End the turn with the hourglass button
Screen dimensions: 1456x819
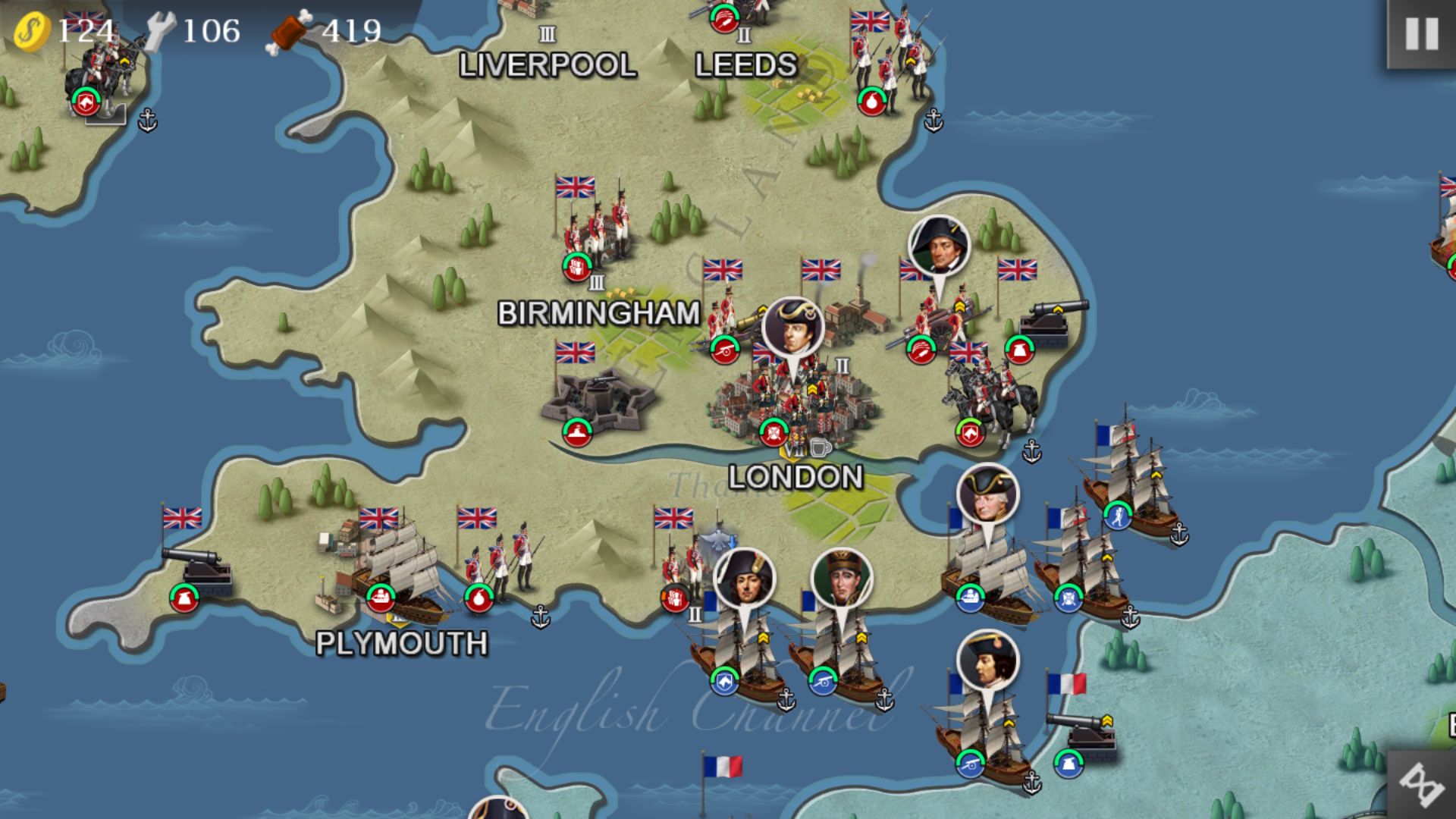1421,786
